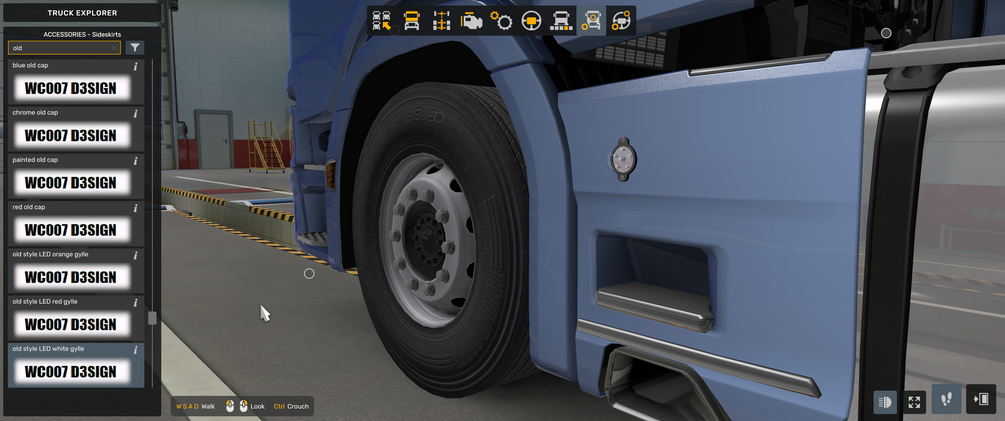Toggle the footsteps walk mode button
The width and height of the screenshot is (1005, 421).
(947, 399)
